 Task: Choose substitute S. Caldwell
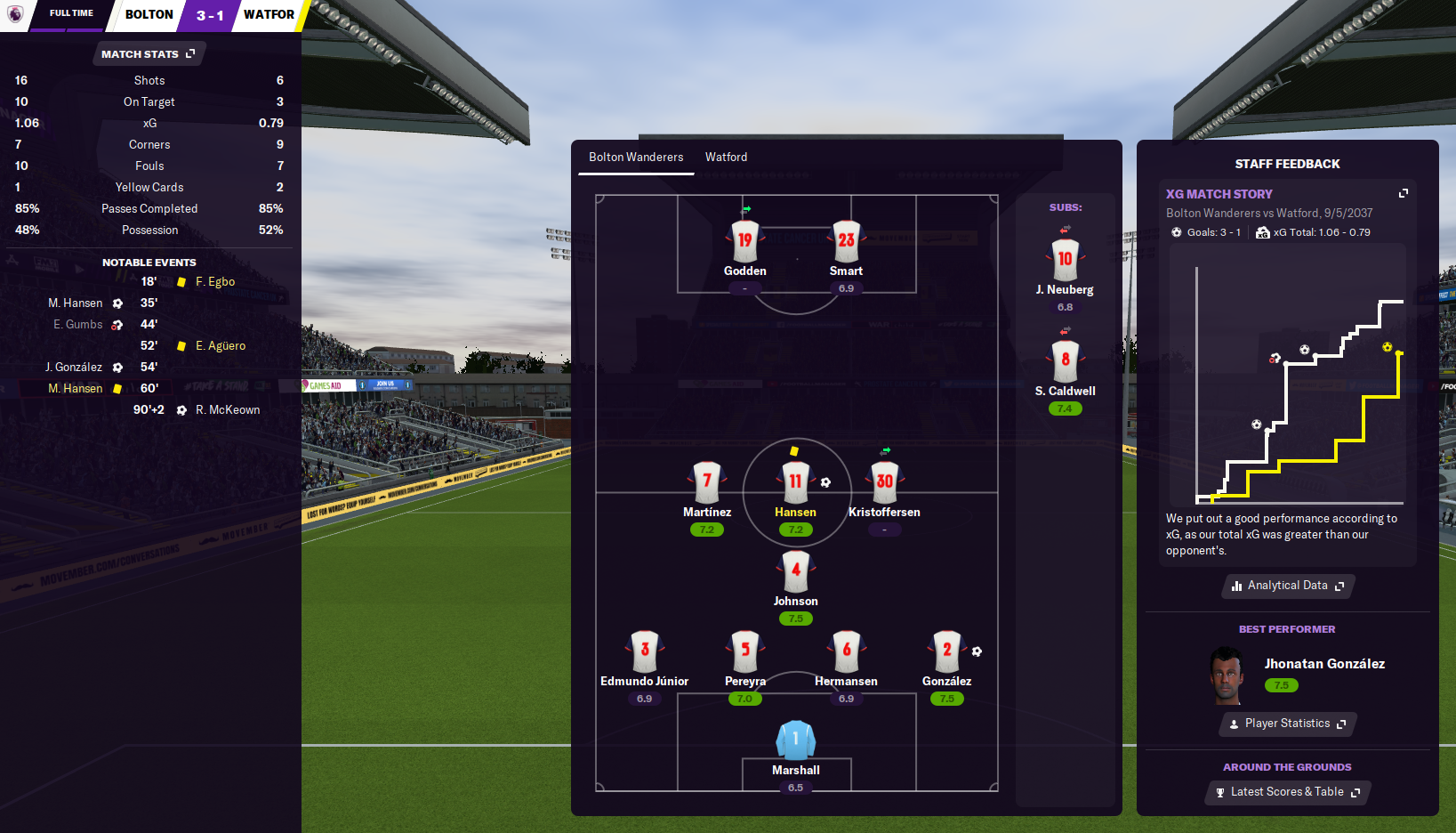click(1065, 361)
